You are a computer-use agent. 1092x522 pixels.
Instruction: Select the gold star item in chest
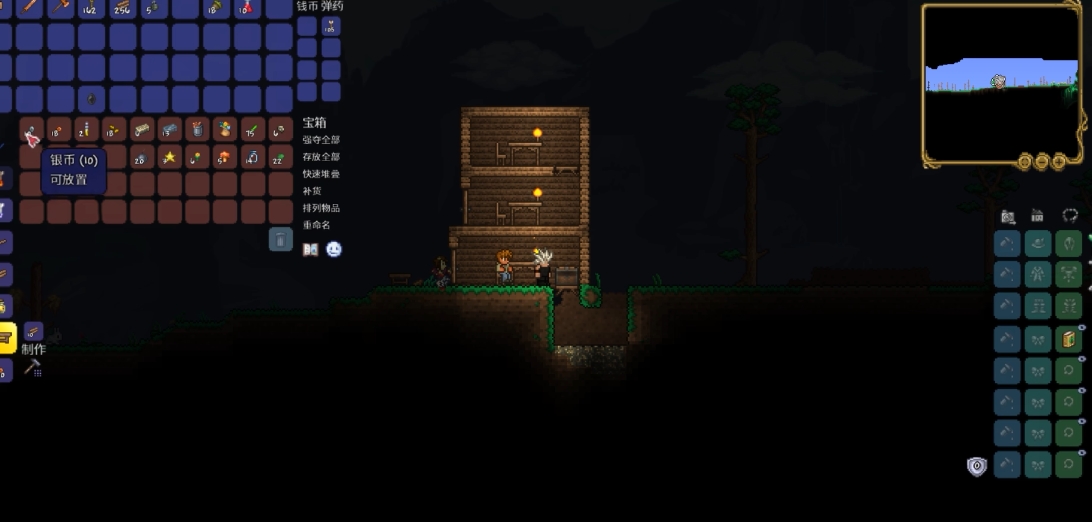click(x=170, y=157)
